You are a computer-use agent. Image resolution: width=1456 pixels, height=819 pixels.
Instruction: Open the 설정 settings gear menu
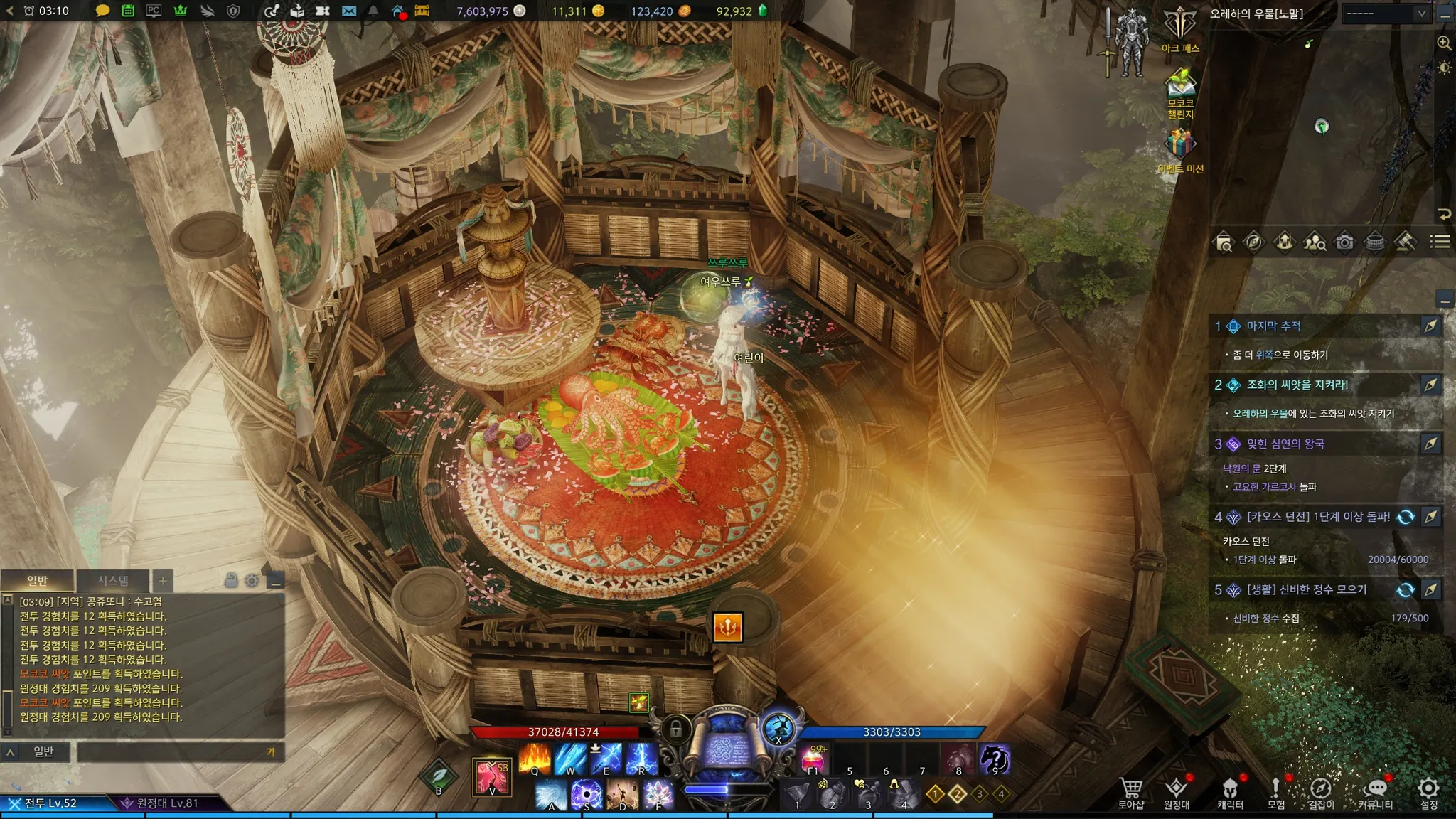coord(1428,792)
